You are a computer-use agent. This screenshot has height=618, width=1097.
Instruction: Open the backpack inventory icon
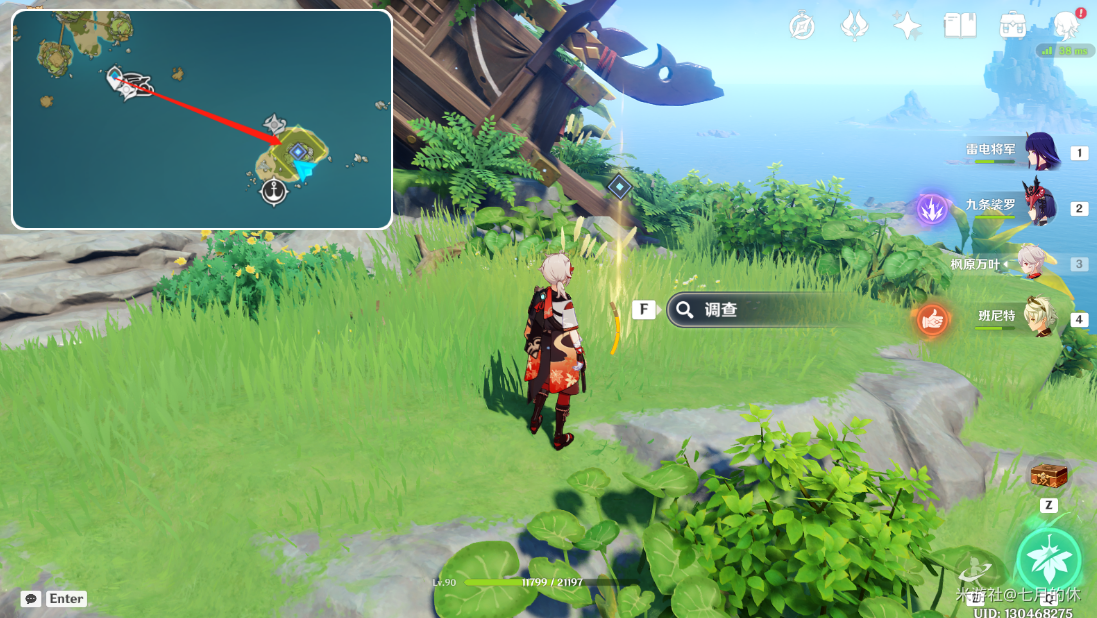coord(1013,26)
